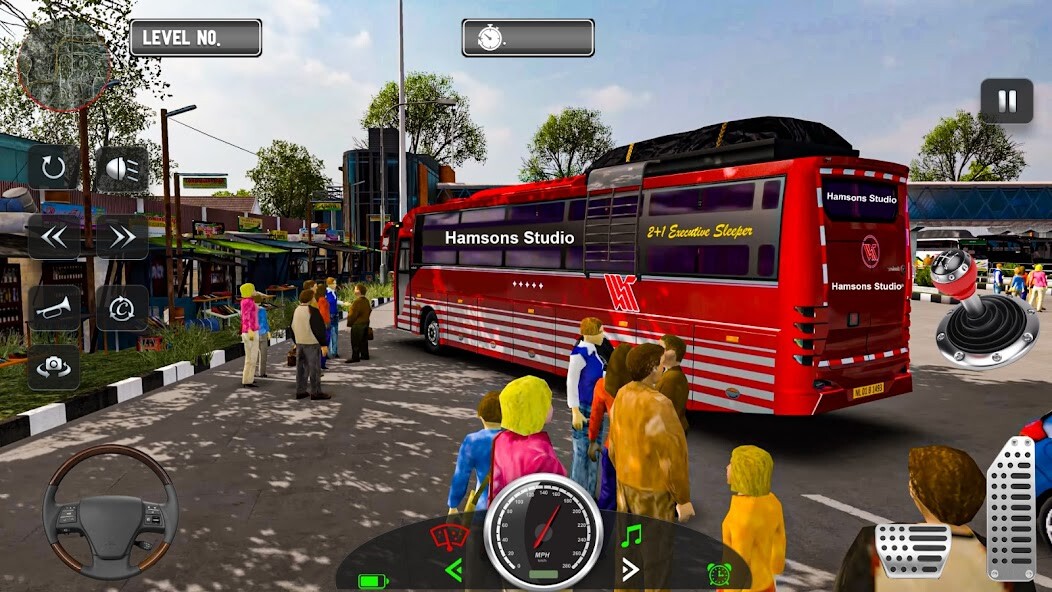Toggle the red windshield wiper icon
Image resolution: width=1052 pixels, height=592 pixels.
449,537
